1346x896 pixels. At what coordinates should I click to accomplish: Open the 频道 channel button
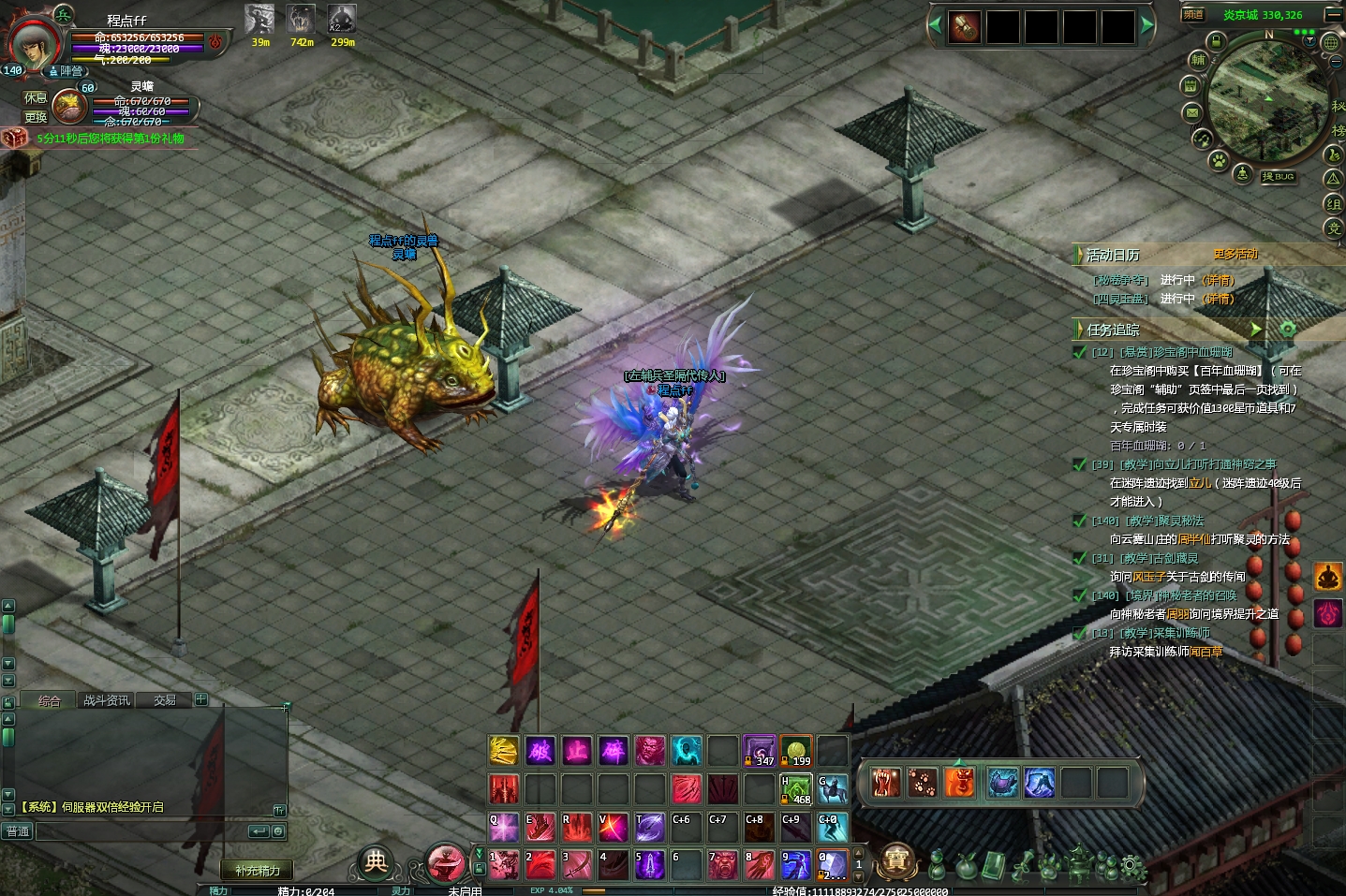pyautogui.click(x=1192, y=14)
